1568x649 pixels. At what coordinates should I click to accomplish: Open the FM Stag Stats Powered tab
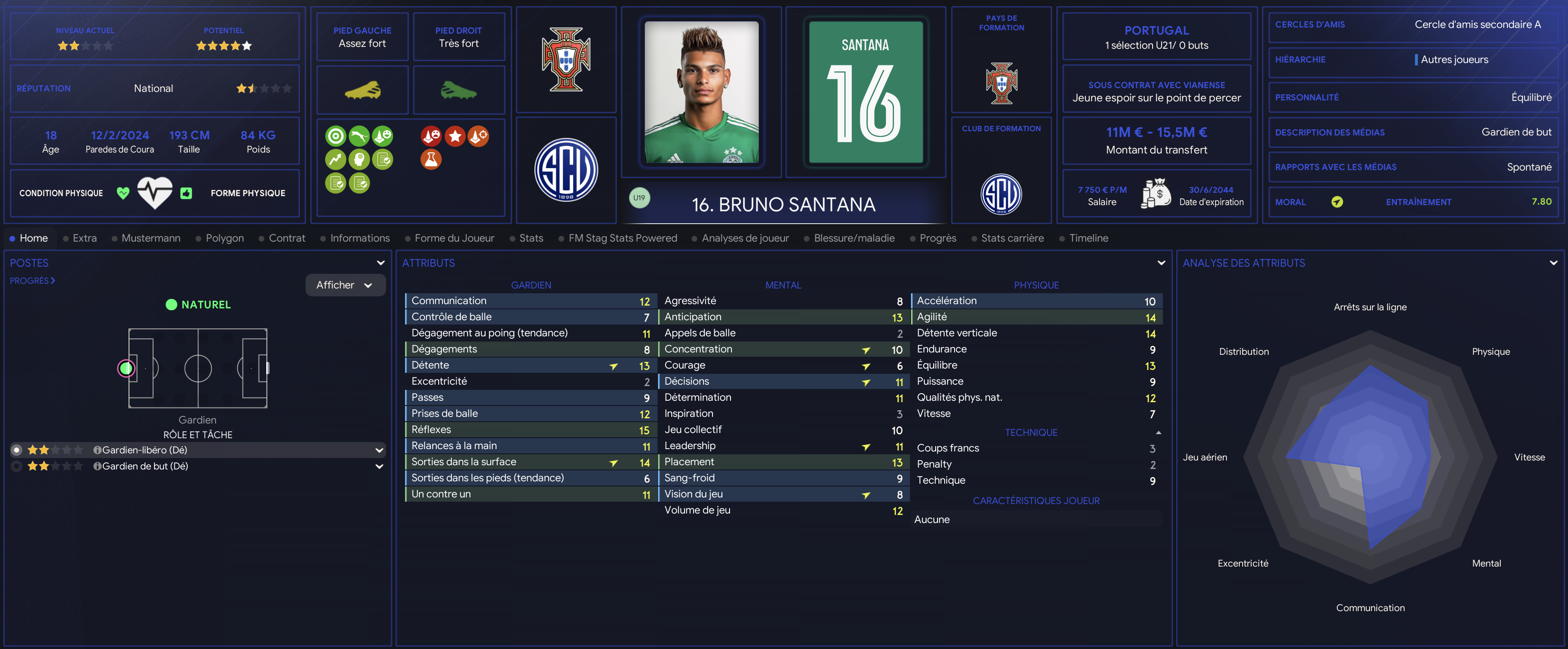(x=622, y=238)
